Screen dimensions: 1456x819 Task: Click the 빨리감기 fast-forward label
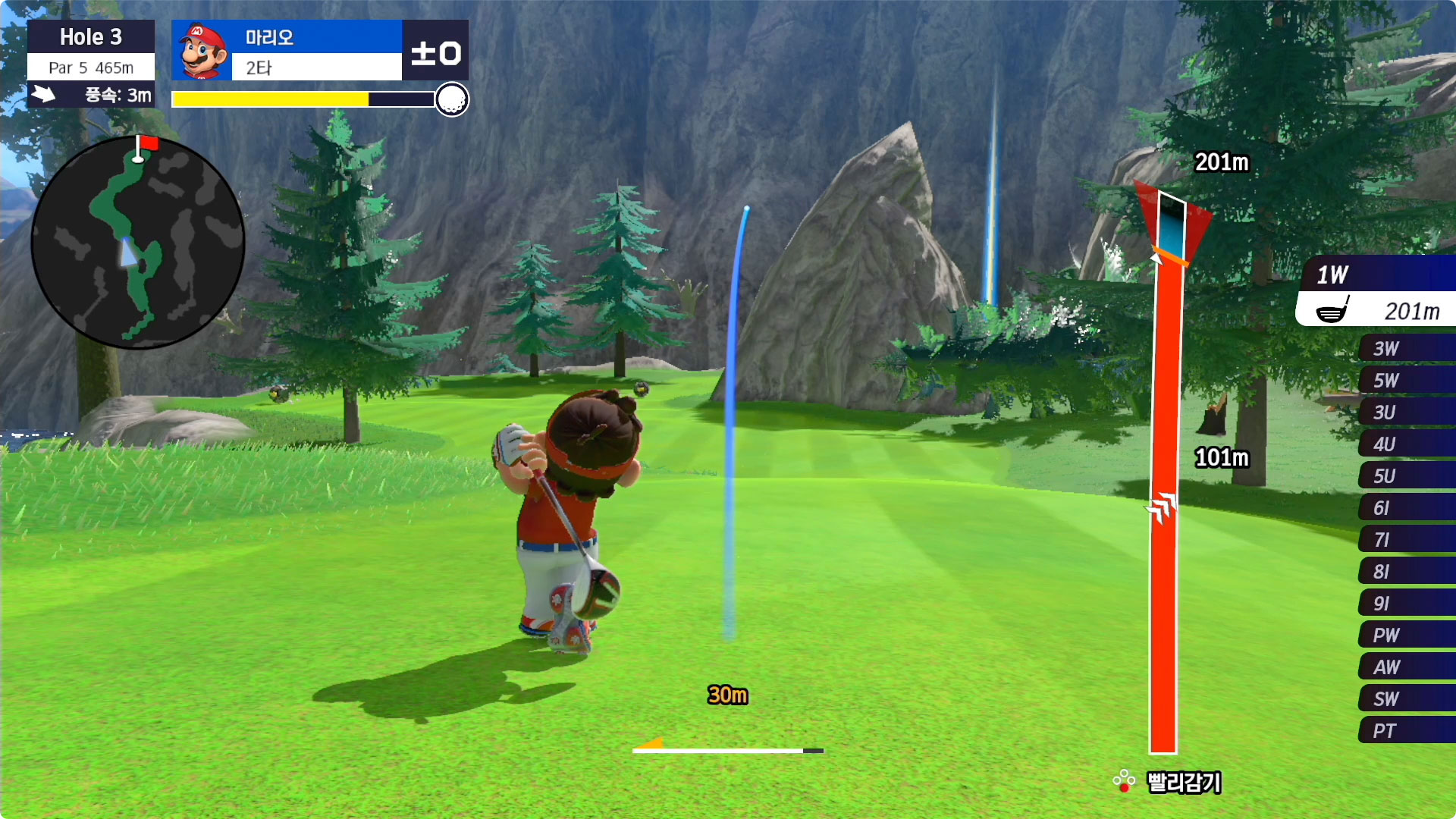point(1183,782)
